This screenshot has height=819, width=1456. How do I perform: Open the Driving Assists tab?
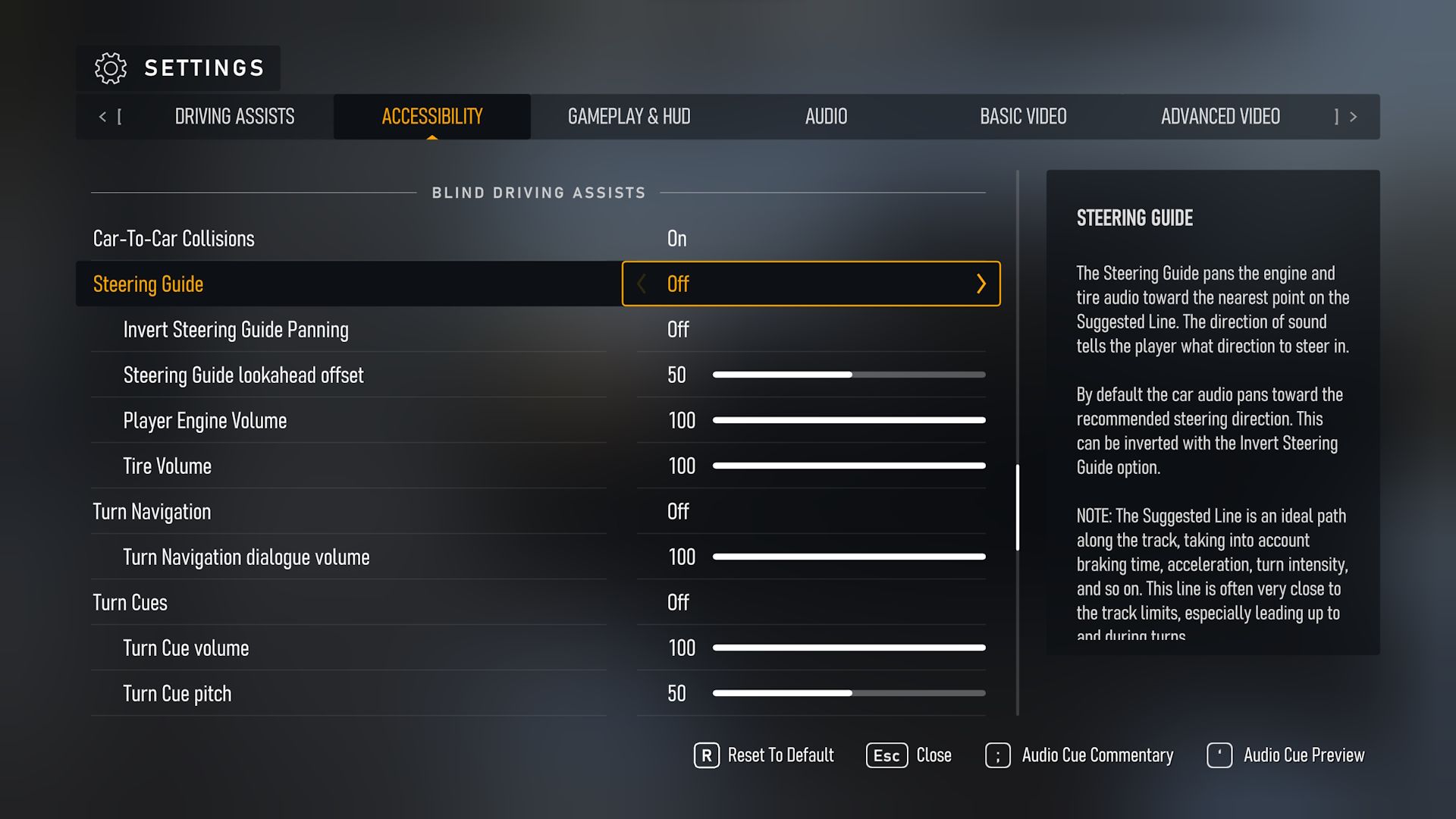[x=234, y=117]
